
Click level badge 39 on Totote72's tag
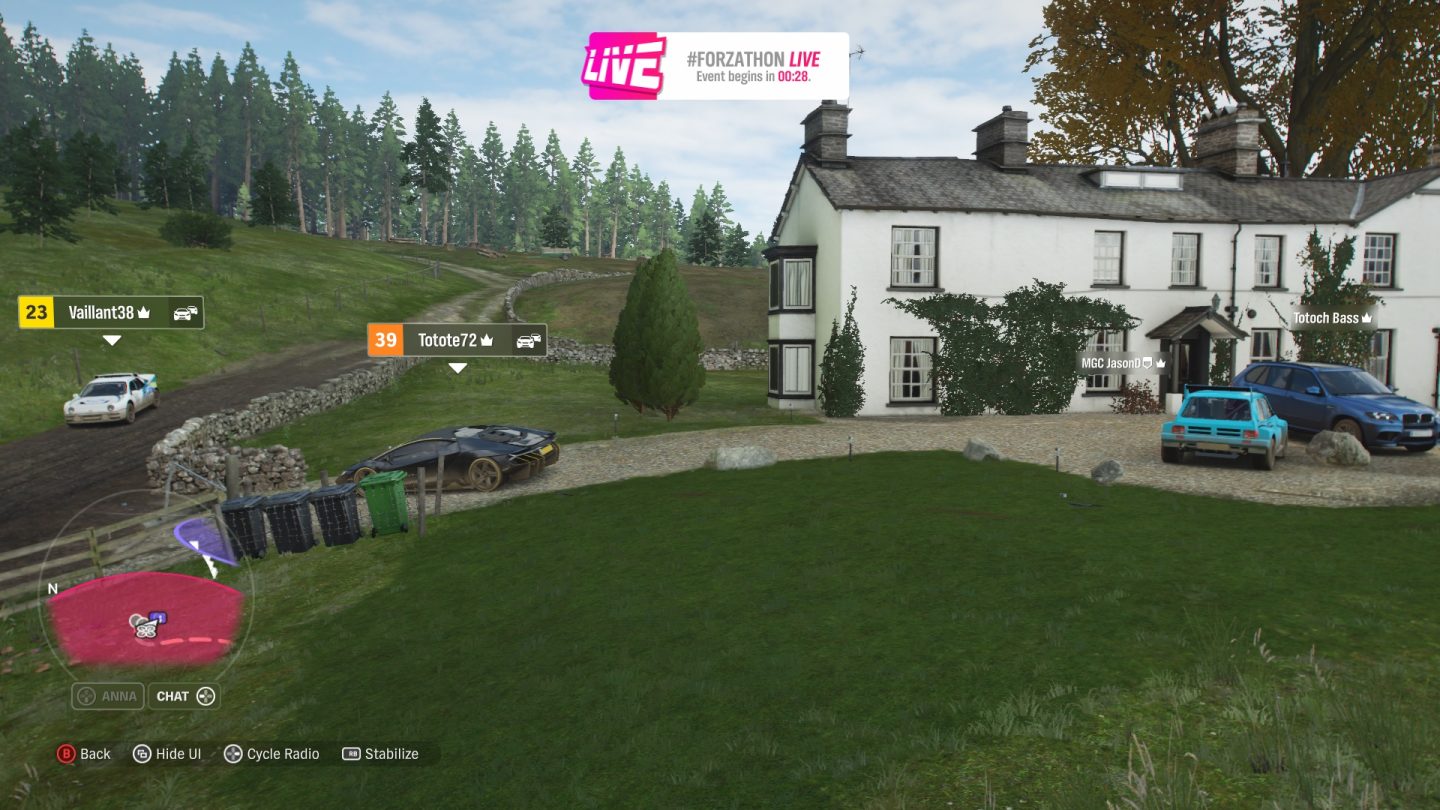[x=386, y=340]
